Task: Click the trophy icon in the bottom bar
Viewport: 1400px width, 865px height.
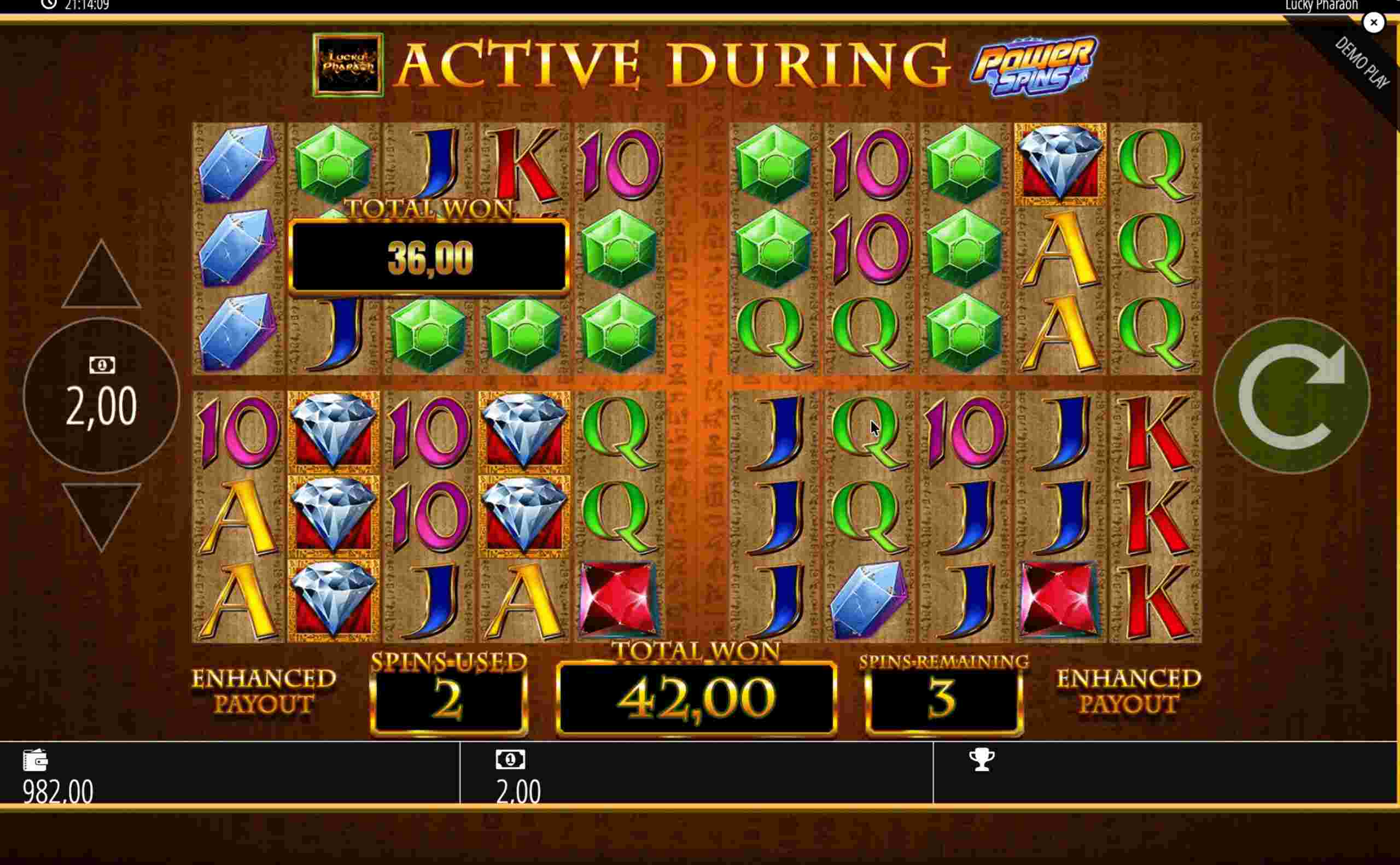Action: click(x=981, y=759)
